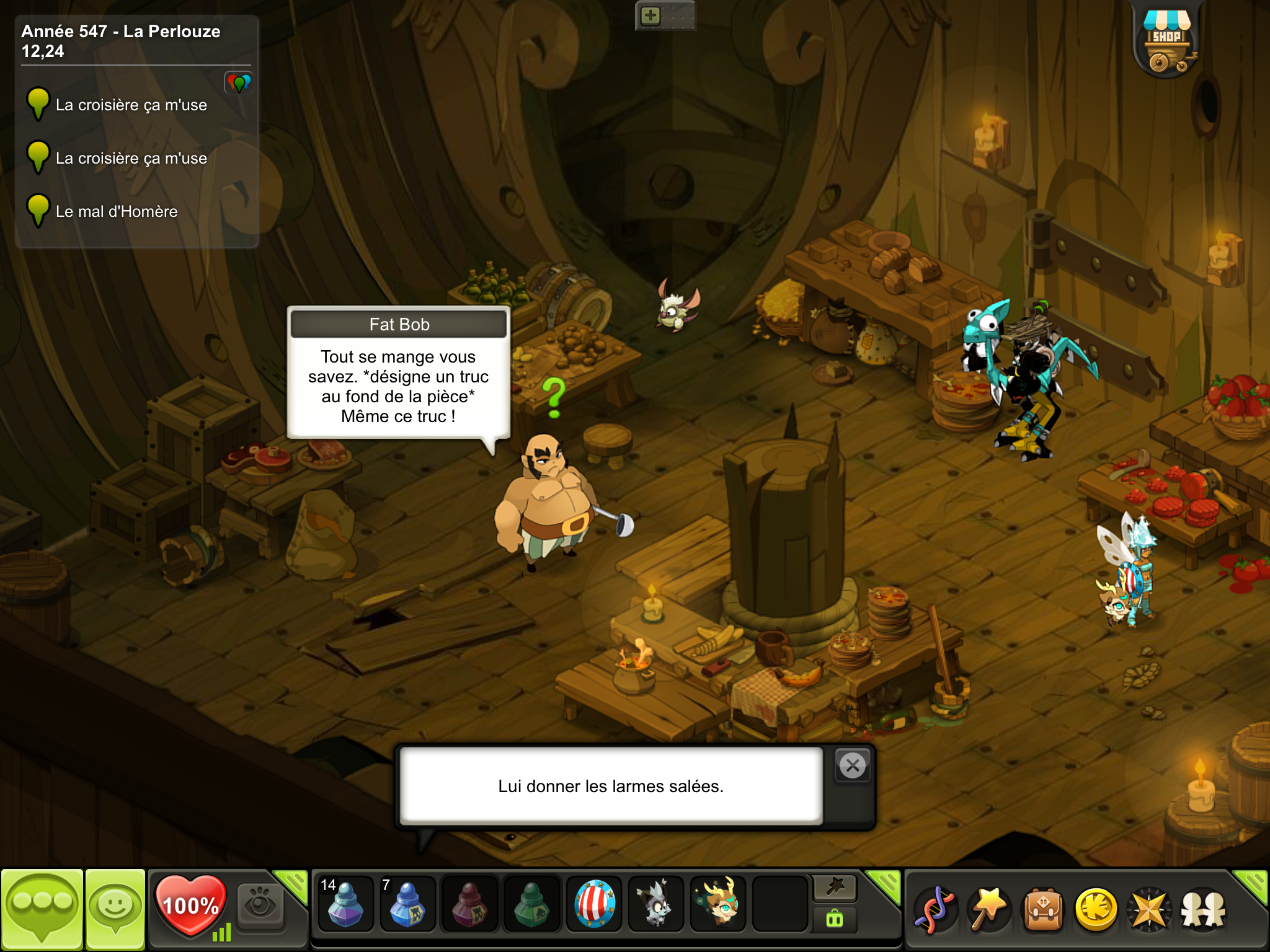Open the gold kama coin marketplace

1096,910
